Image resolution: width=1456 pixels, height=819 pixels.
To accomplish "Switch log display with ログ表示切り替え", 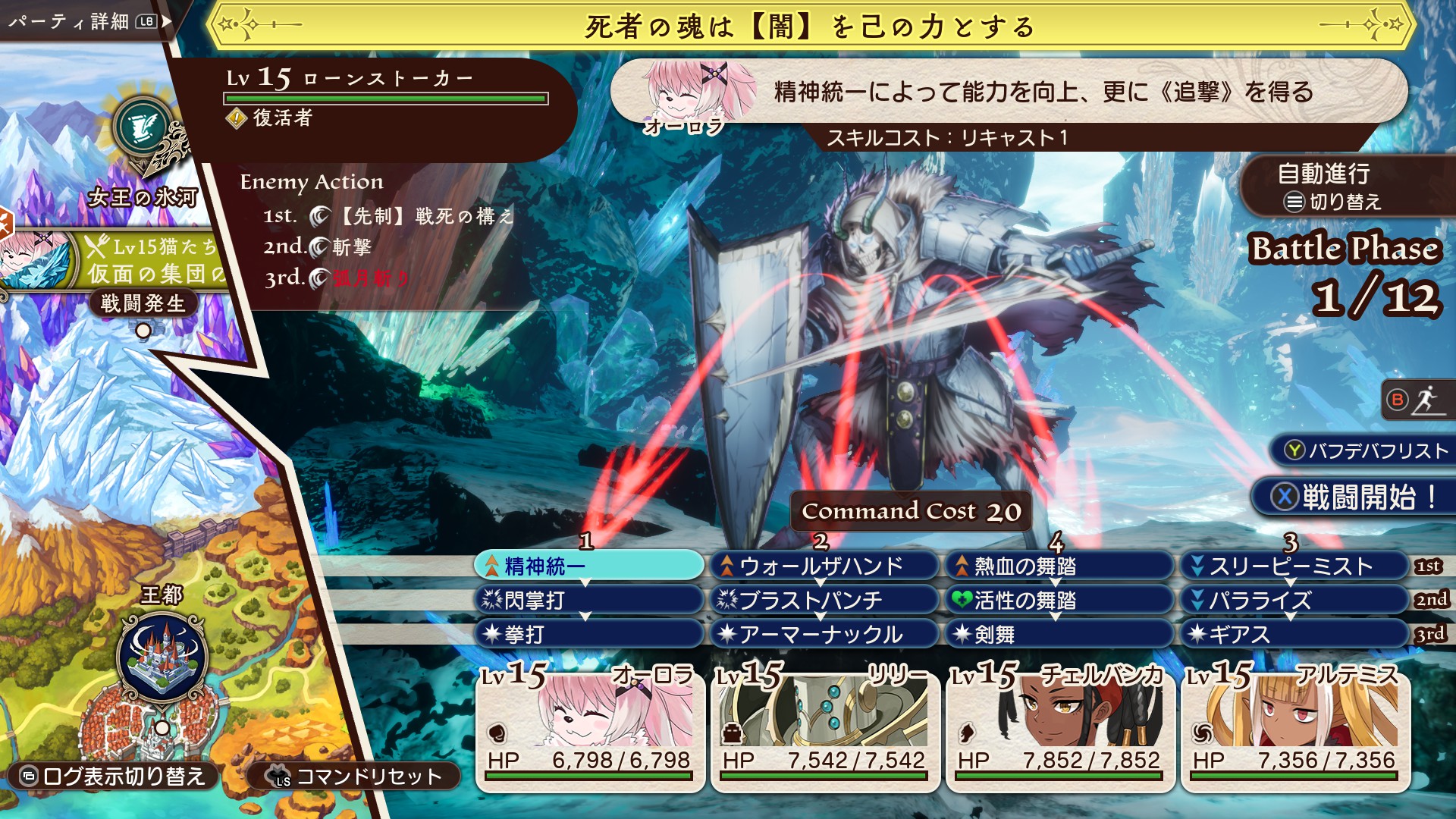I will coord(115,776).
